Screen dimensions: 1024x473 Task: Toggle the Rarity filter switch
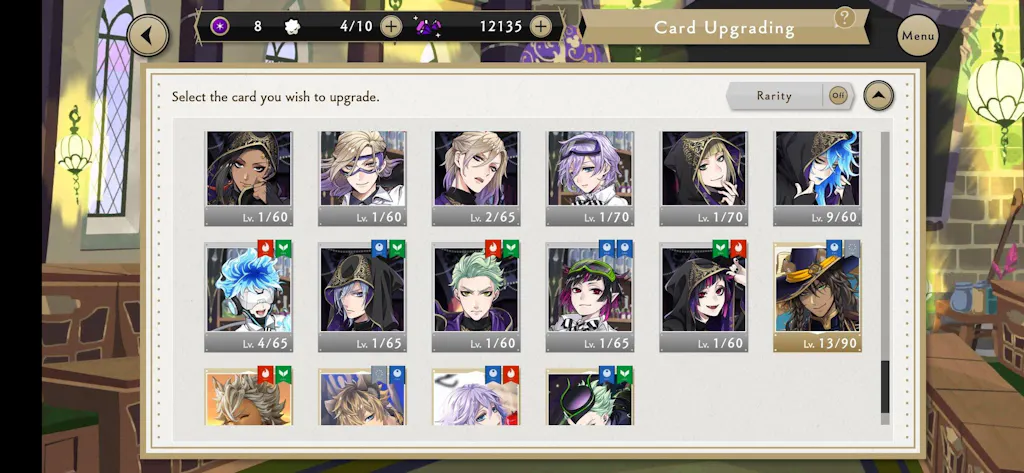coord(837,96)
